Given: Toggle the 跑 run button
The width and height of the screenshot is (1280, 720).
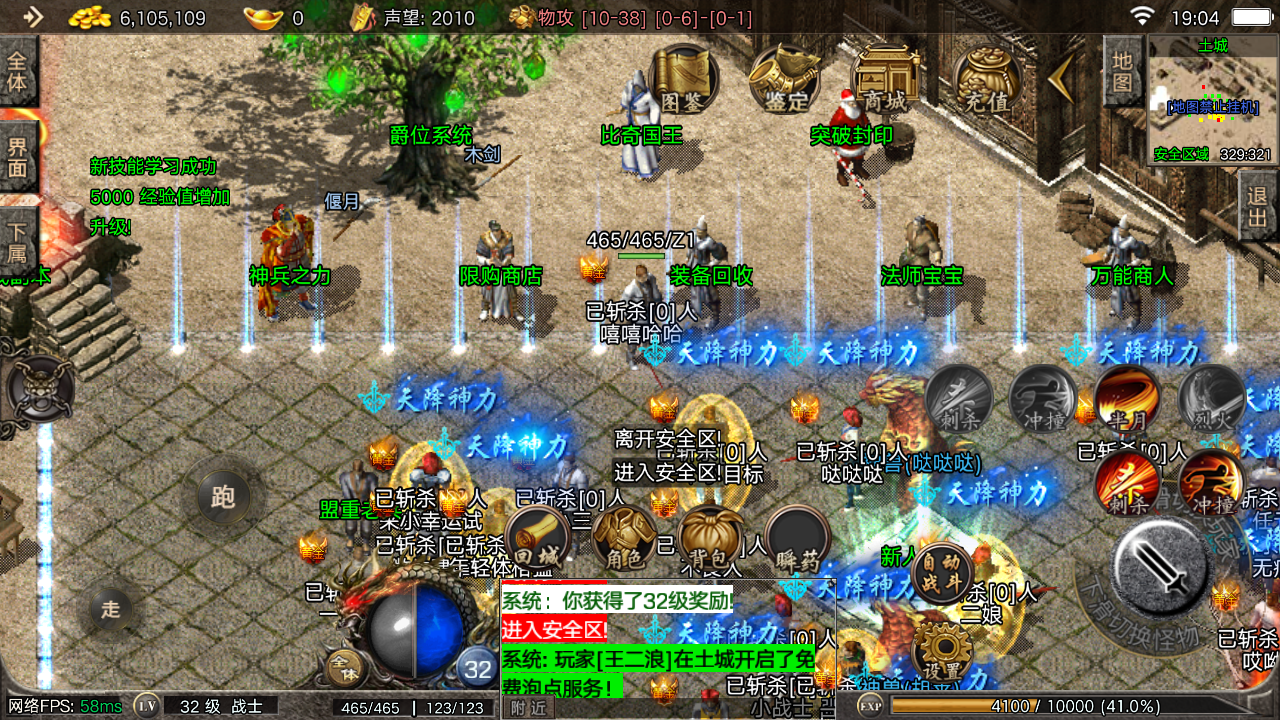Looking at the screenshot, I should pos(223,496).
